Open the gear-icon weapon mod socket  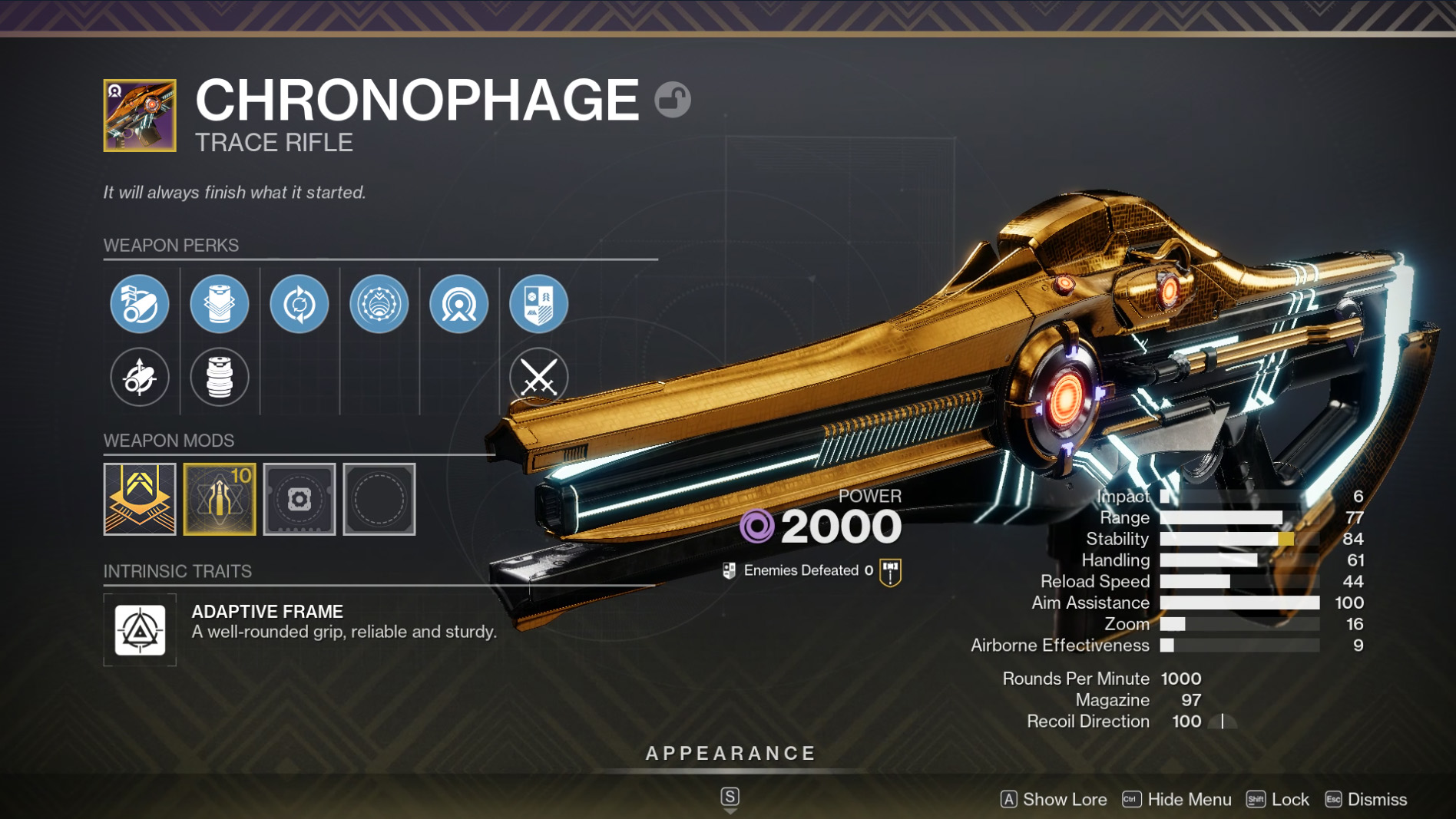coord(299,499)
